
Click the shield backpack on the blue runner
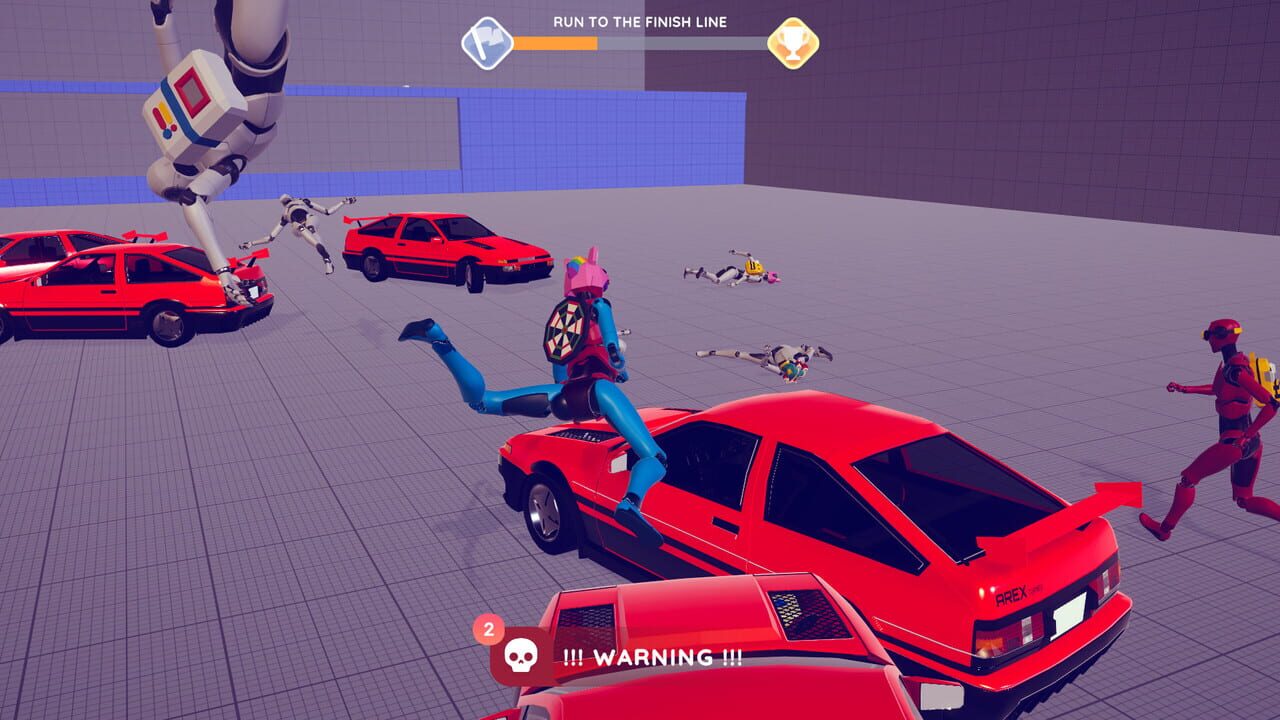click(565, 333)
